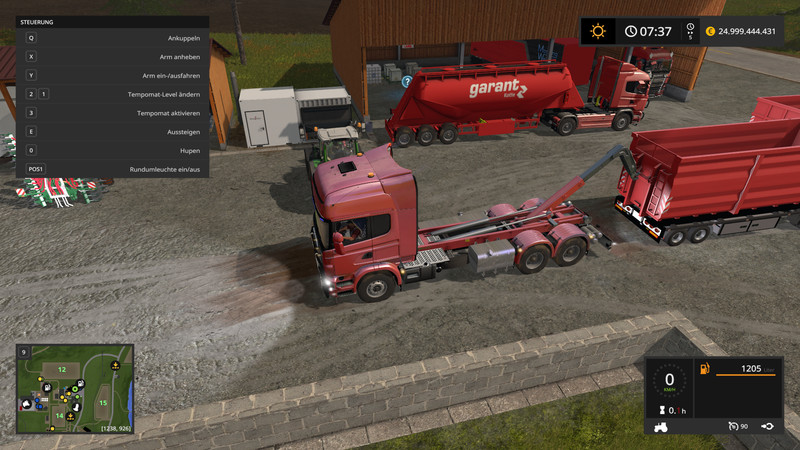
Task: Click the orange fuel pump icon
Action: pyautogui.click(x=705, y=369)
